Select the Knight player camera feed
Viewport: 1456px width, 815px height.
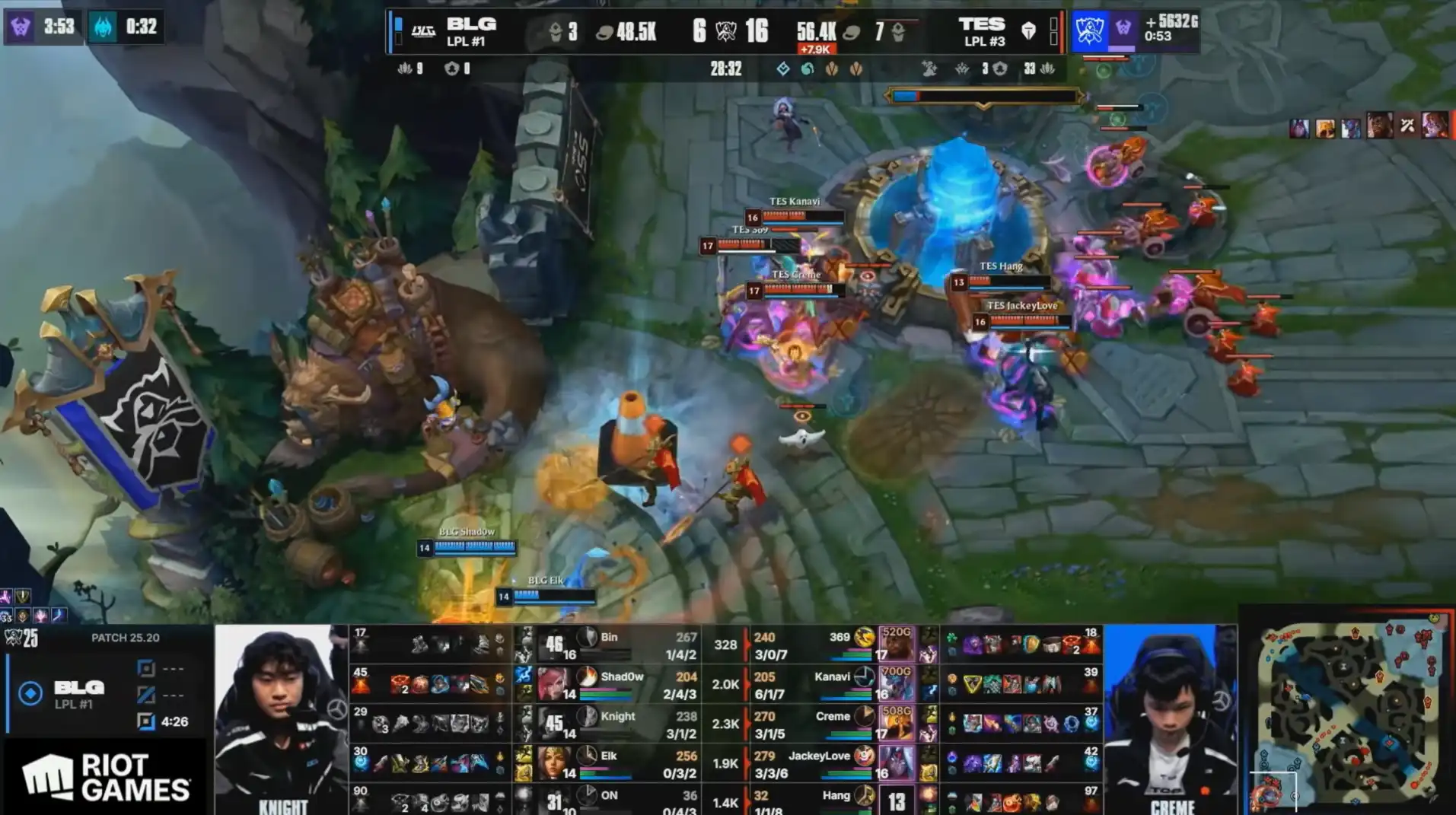[x=282, y=719]
